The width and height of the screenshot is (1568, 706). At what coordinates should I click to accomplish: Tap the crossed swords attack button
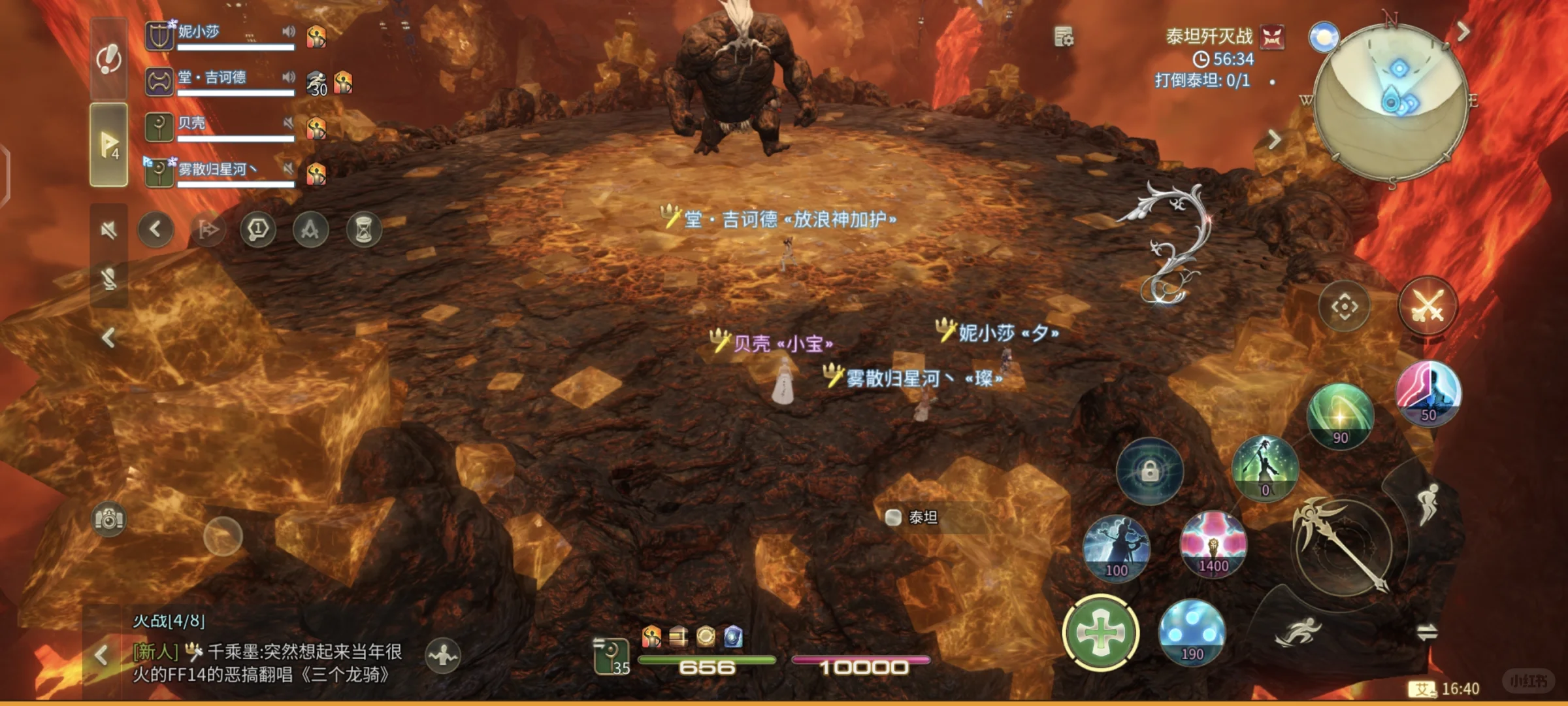tap(1428, 306)
